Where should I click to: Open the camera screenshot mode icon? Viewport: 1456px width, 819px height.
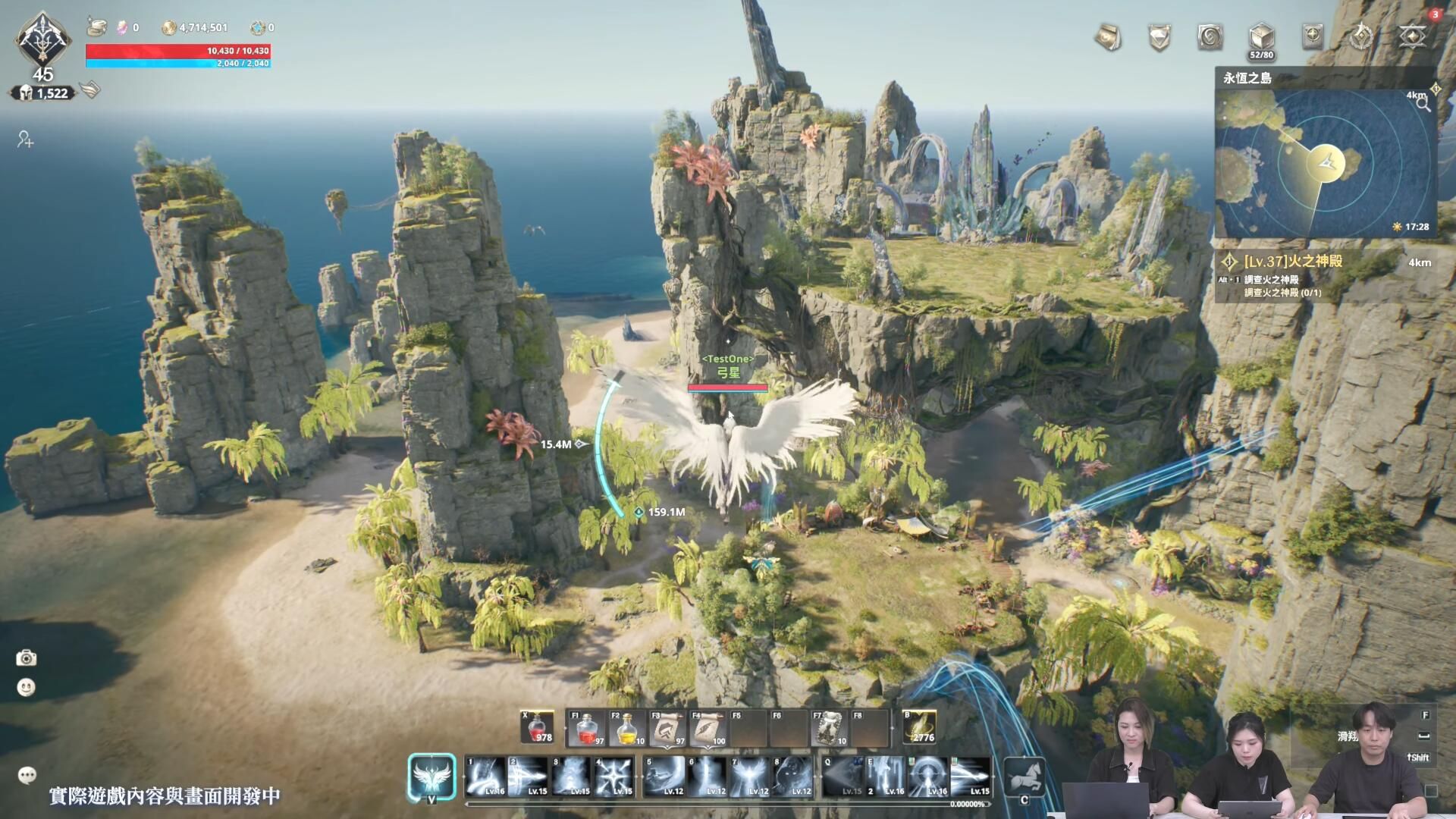click(x=27, y=657)
